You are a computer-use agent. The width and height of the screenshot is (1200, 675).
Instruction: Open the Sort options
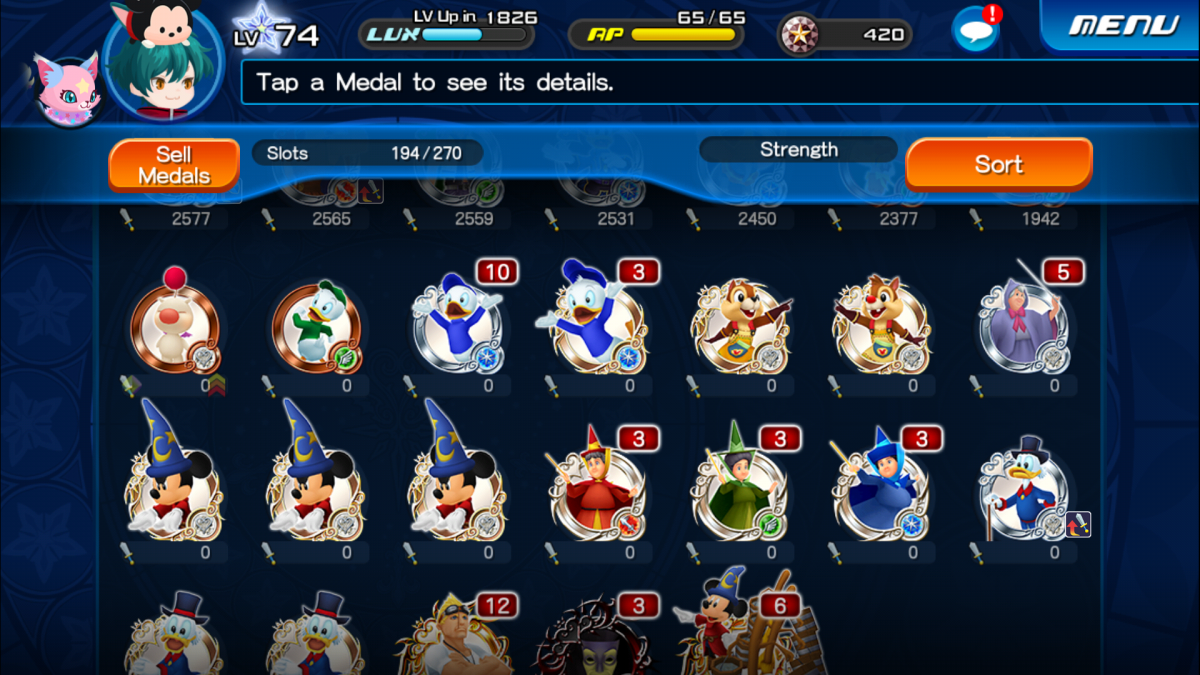[x=998, y=165]
